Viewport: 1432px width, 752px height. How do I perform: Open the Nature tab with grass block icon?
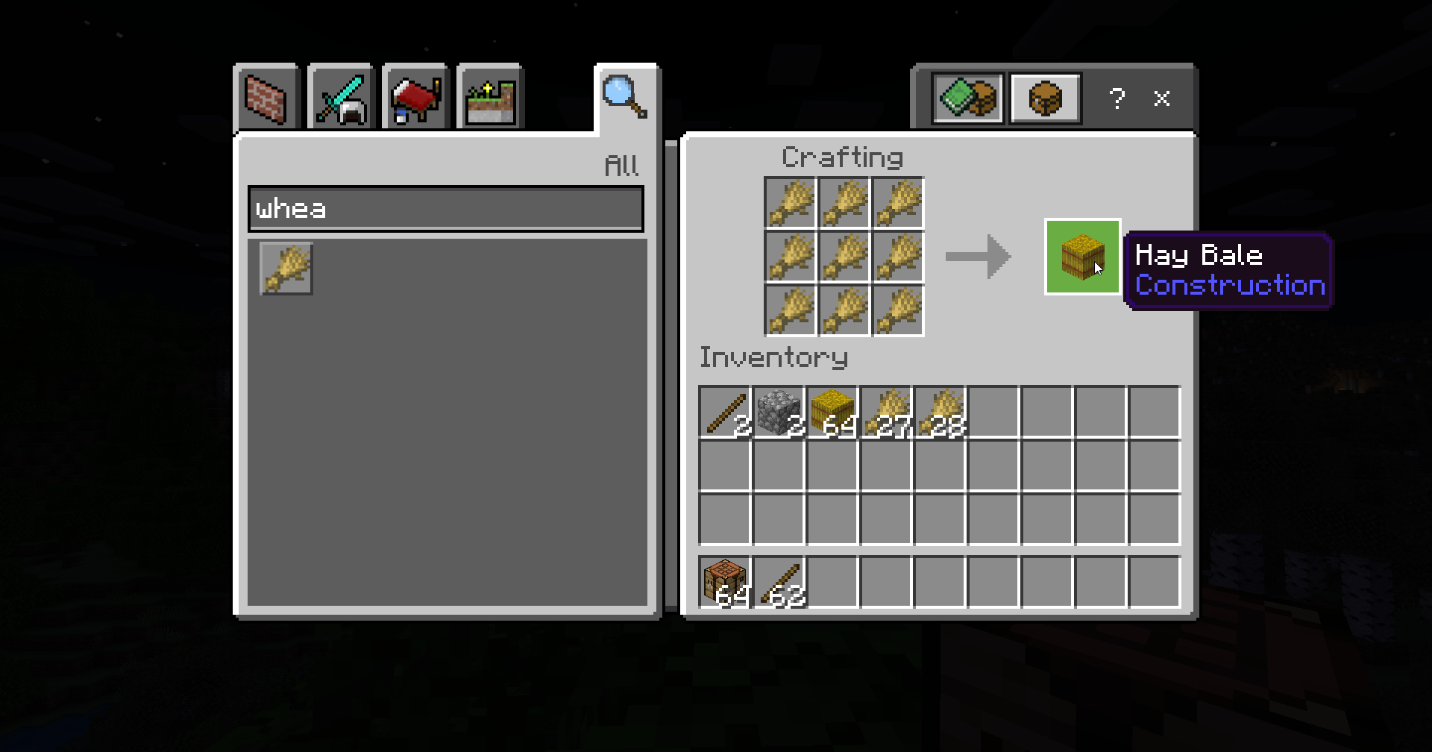click(x=489, y=98)
